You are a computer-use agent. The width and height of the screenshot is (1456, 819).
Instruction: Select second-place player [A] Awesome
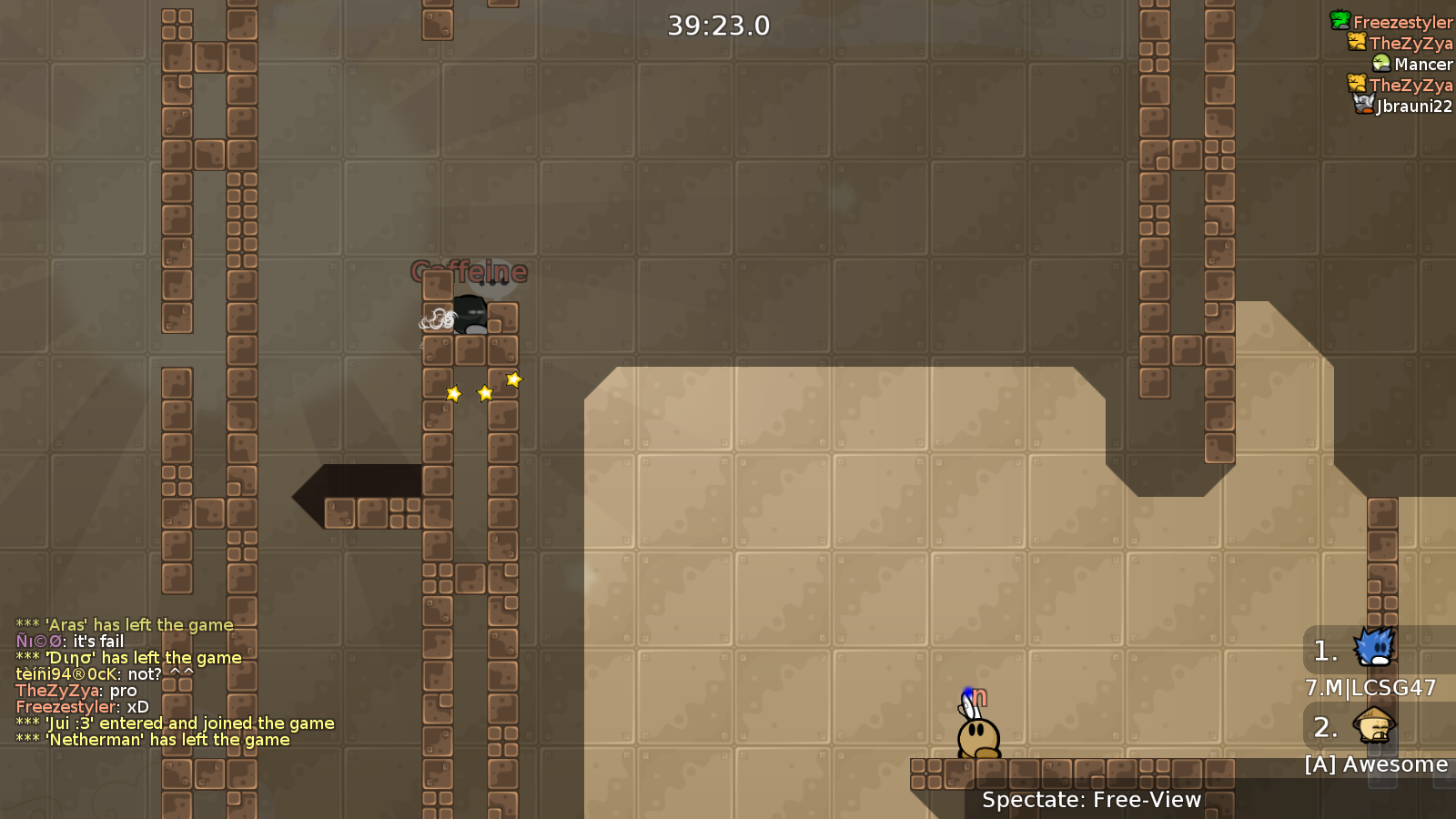coord(1375,763)
